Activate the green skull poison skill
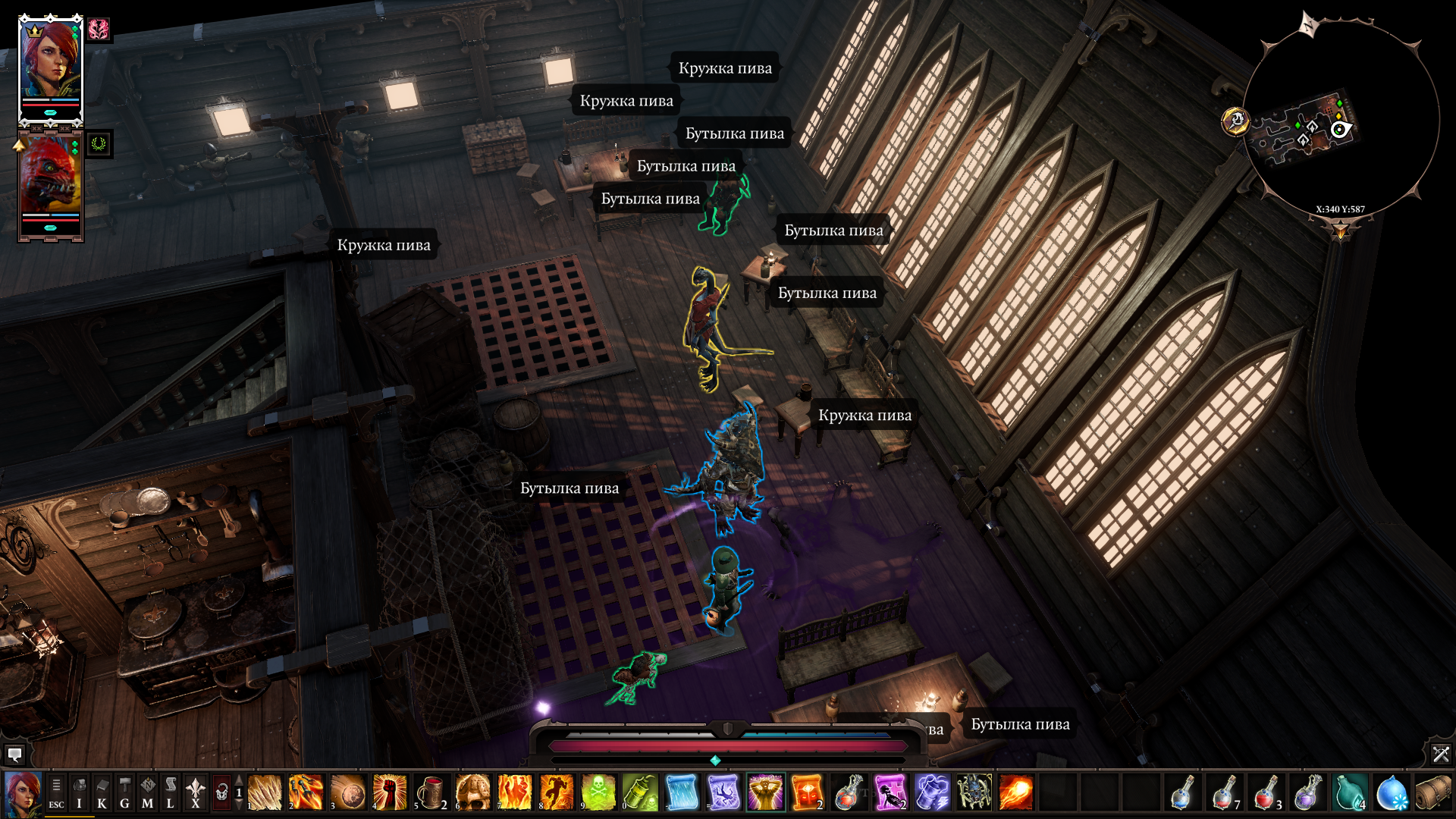Image resolution: width=1456 pixels, height=819 pixels. 598,793
